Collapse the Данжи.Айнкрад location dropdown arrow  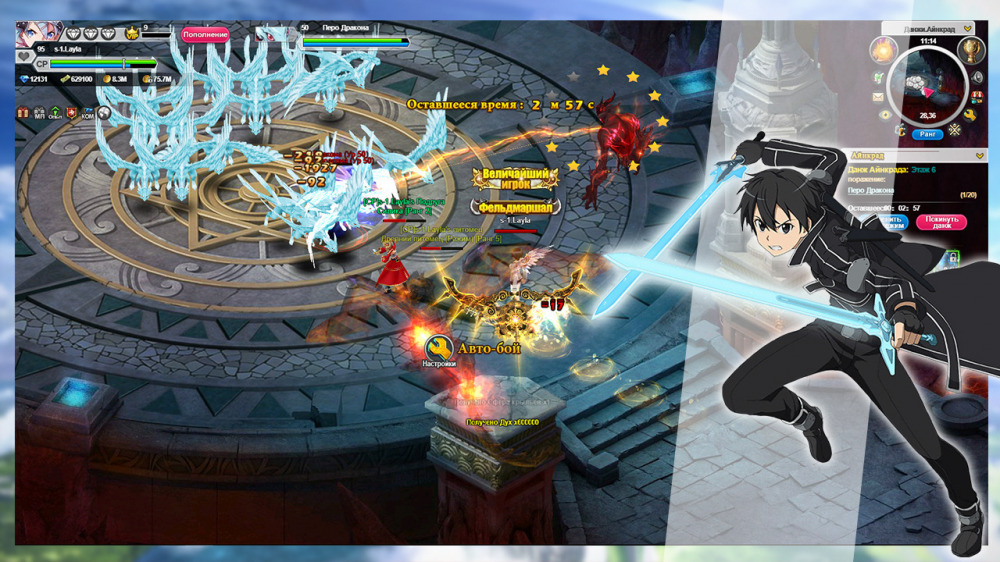pyautogui.click(x=967, y=29)
